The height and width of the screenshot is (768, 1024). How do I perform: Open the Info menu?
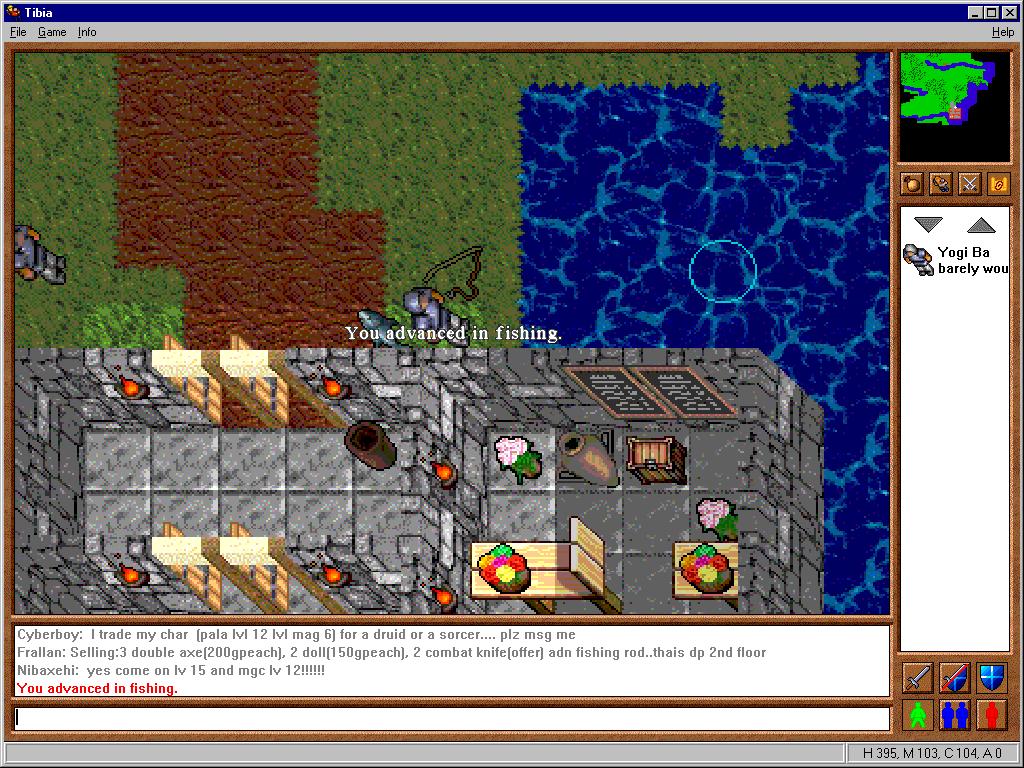coord(87,32)
